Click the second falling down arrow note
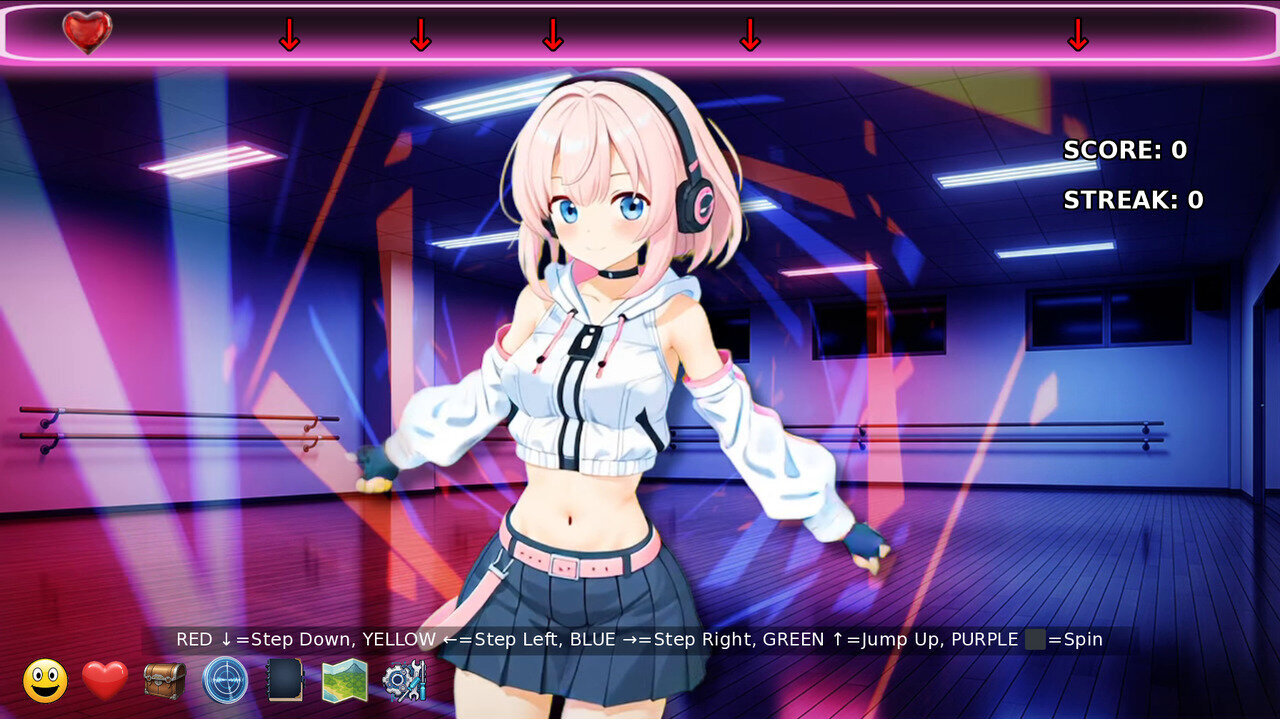This screenshot has width=1280, height=720. [420, 38]
